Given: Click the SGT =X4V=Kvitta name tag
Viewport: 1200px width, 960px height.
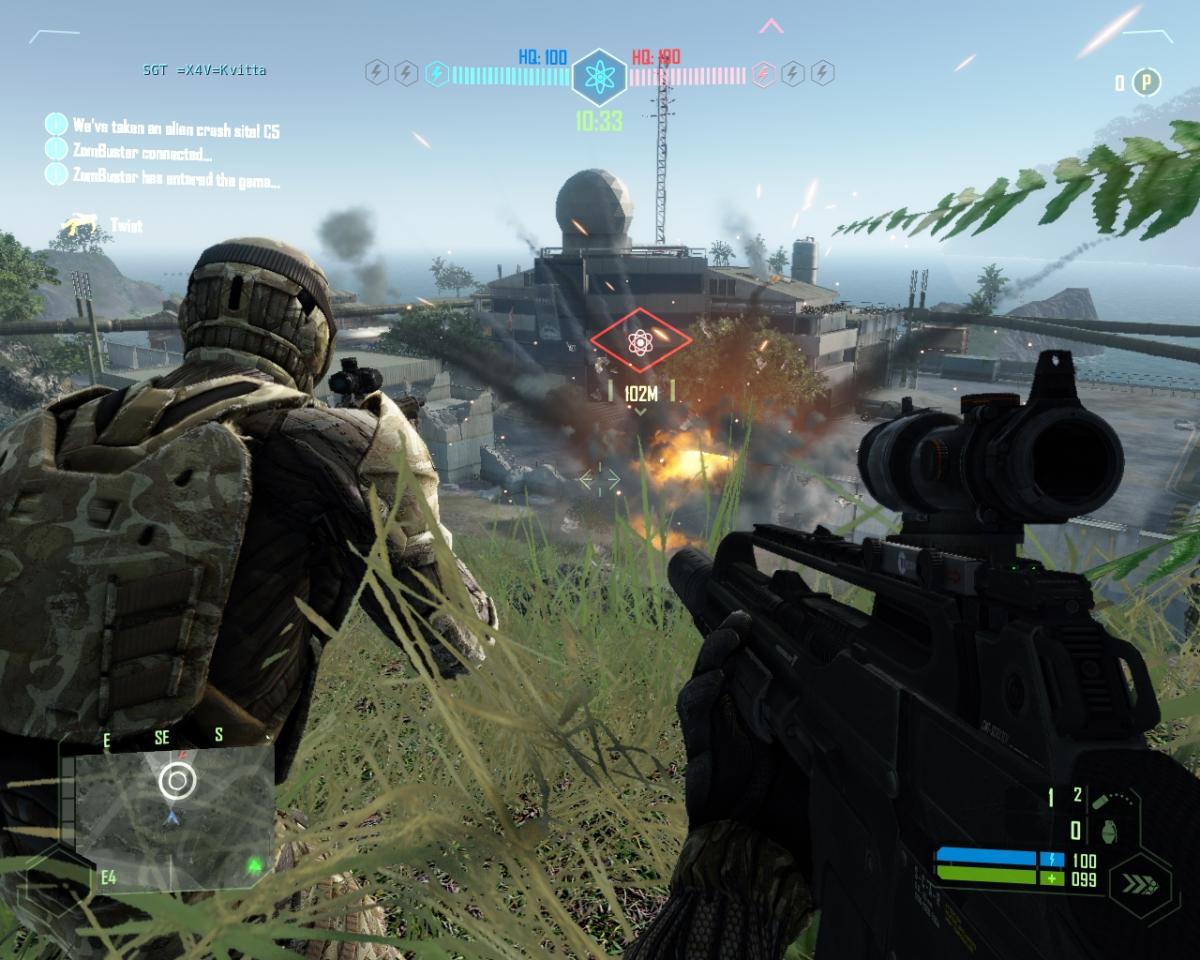Looking at the screenshot, I should pyautogui.click(x=204, y=70).
